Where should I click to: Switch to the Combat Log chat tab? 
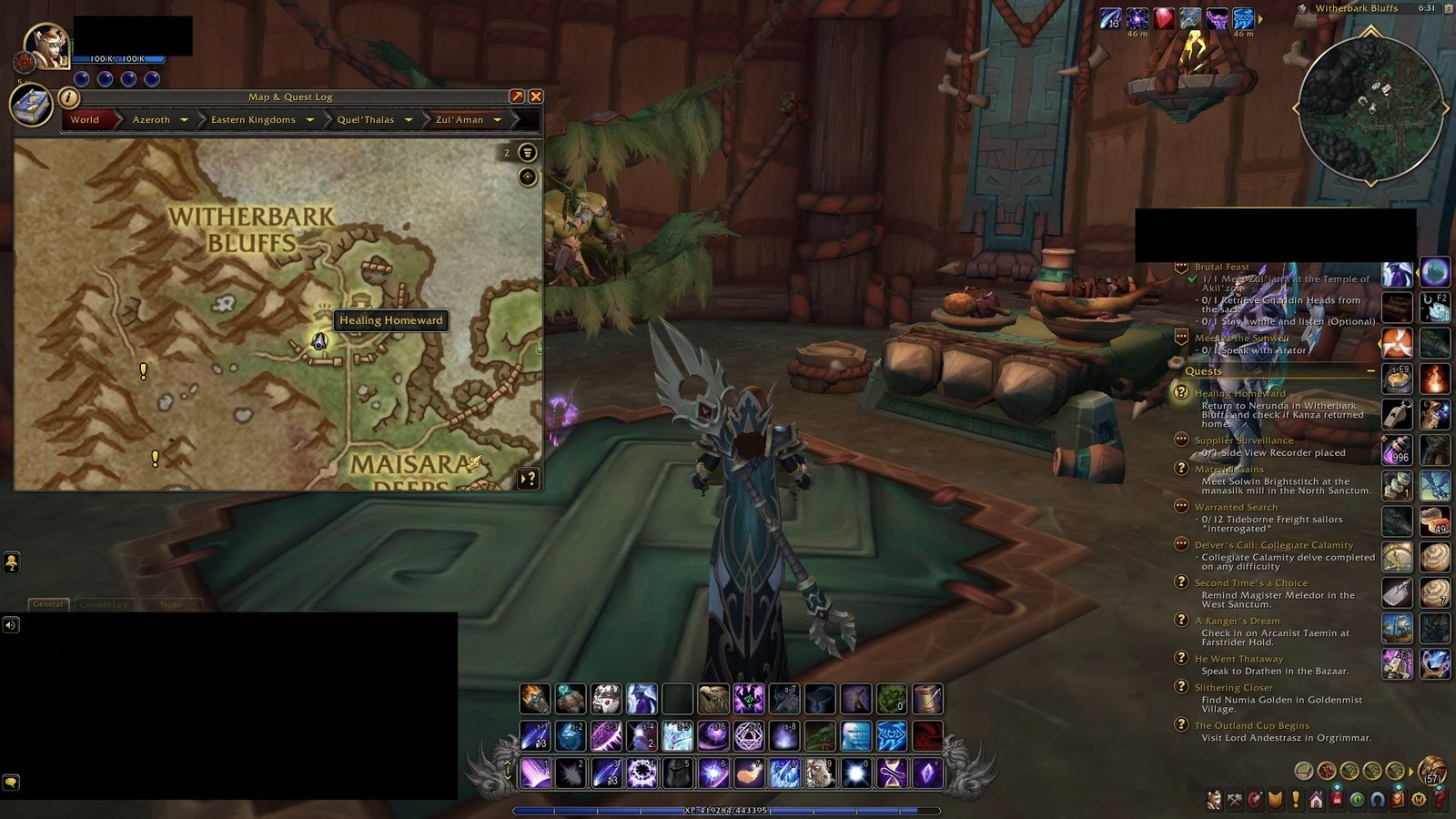click(x=102, y=603)
